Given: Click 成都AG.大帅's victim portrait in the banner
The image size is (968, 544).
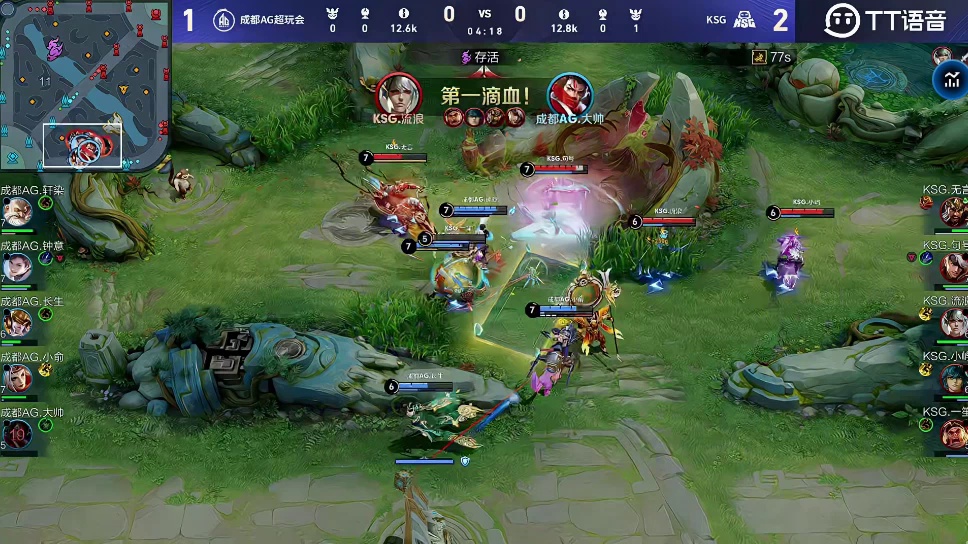Looking at the screenshot, I should tap(570, 94).
